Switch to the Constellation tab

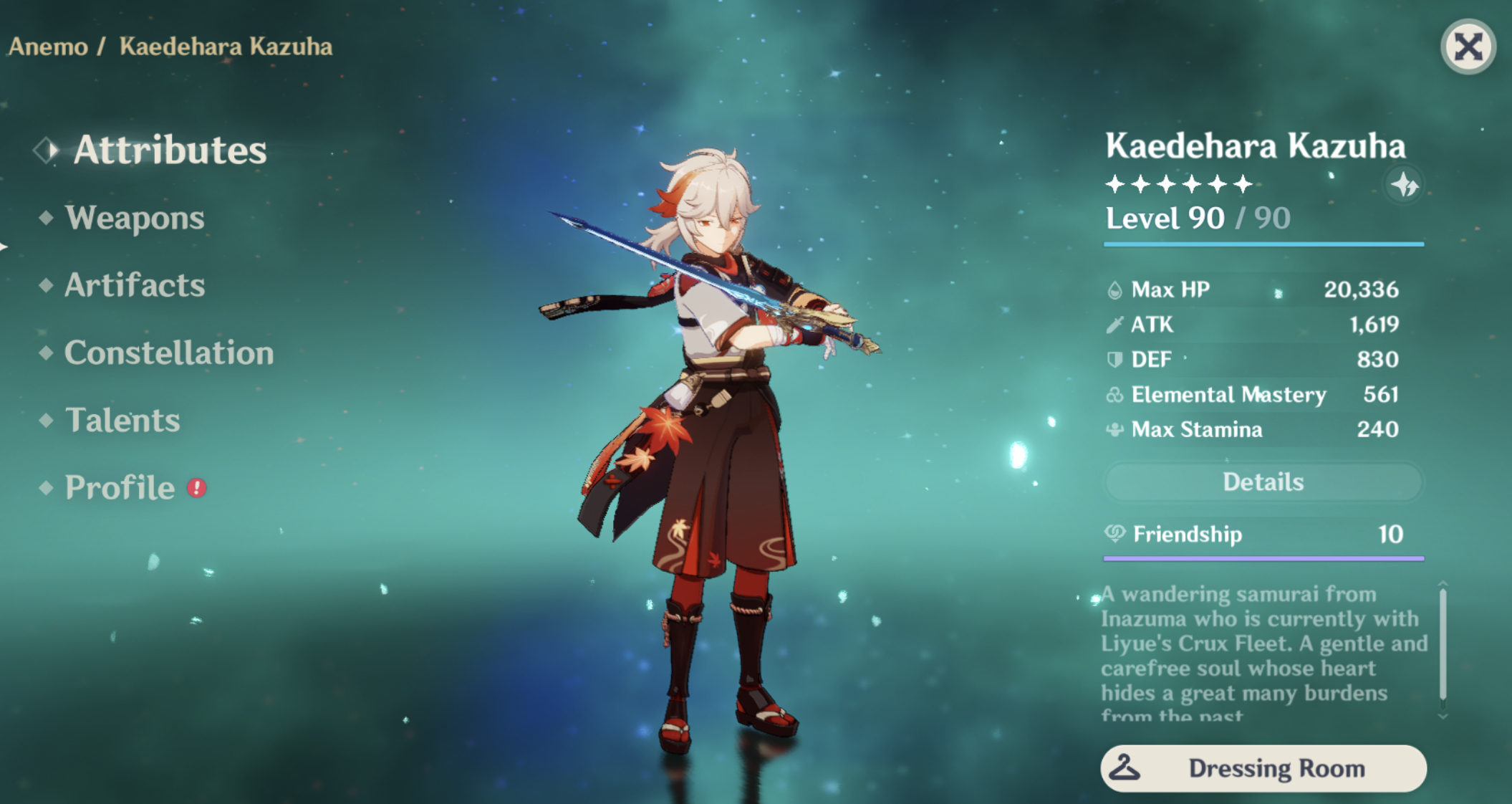click(168, 353)
